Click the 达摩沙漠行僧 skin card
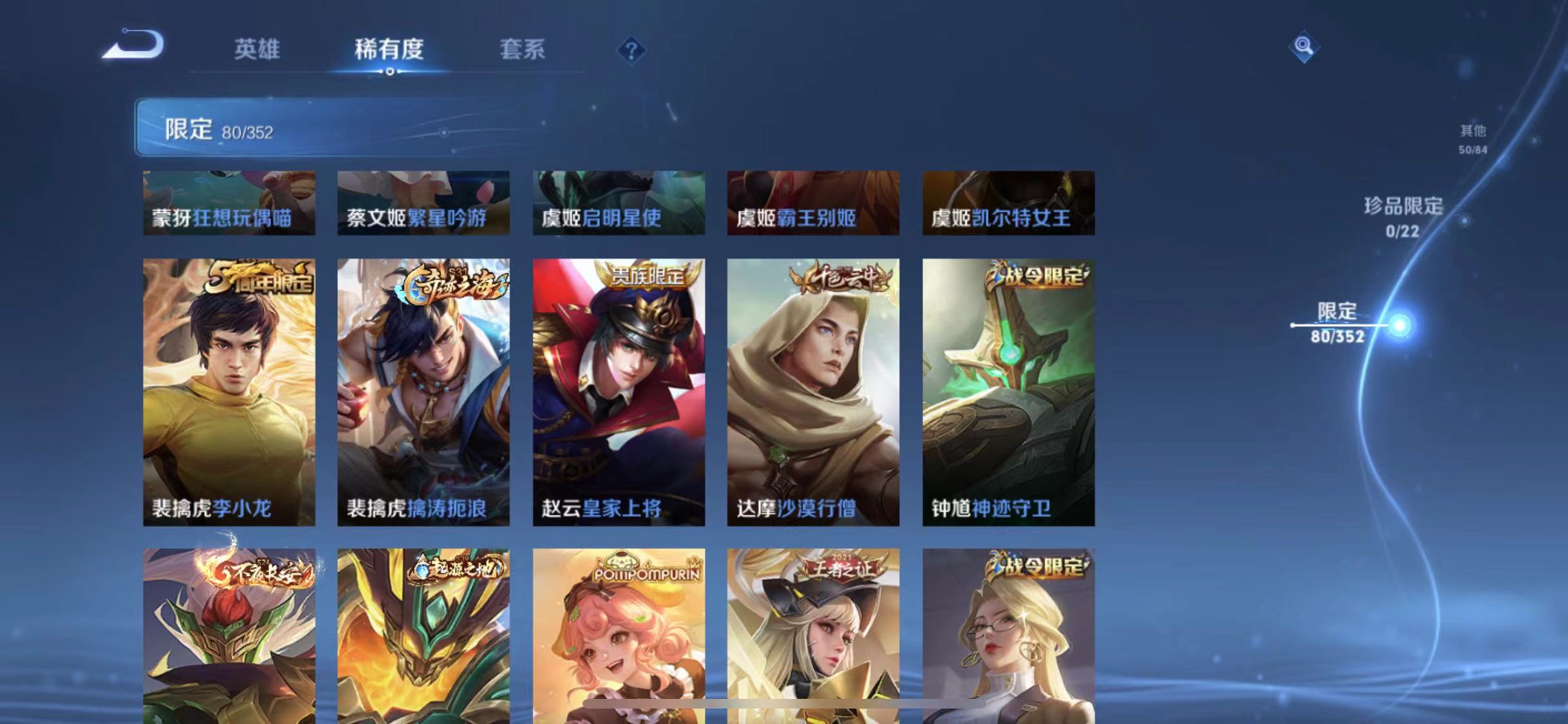Image resolution: width=1568 pixels, height=724 pixels. (x=813, y=393)
